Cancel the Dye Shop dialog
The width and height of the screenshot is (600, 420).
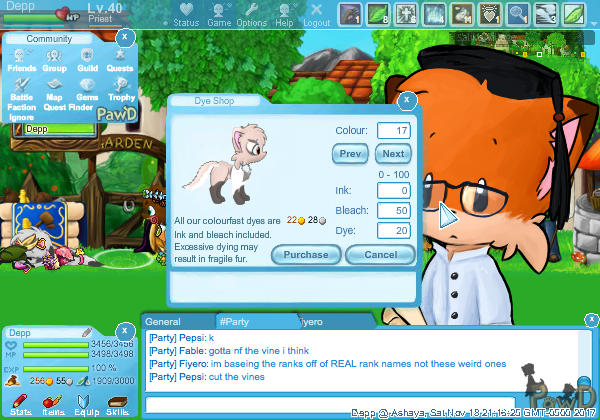[x=380, y=254]
